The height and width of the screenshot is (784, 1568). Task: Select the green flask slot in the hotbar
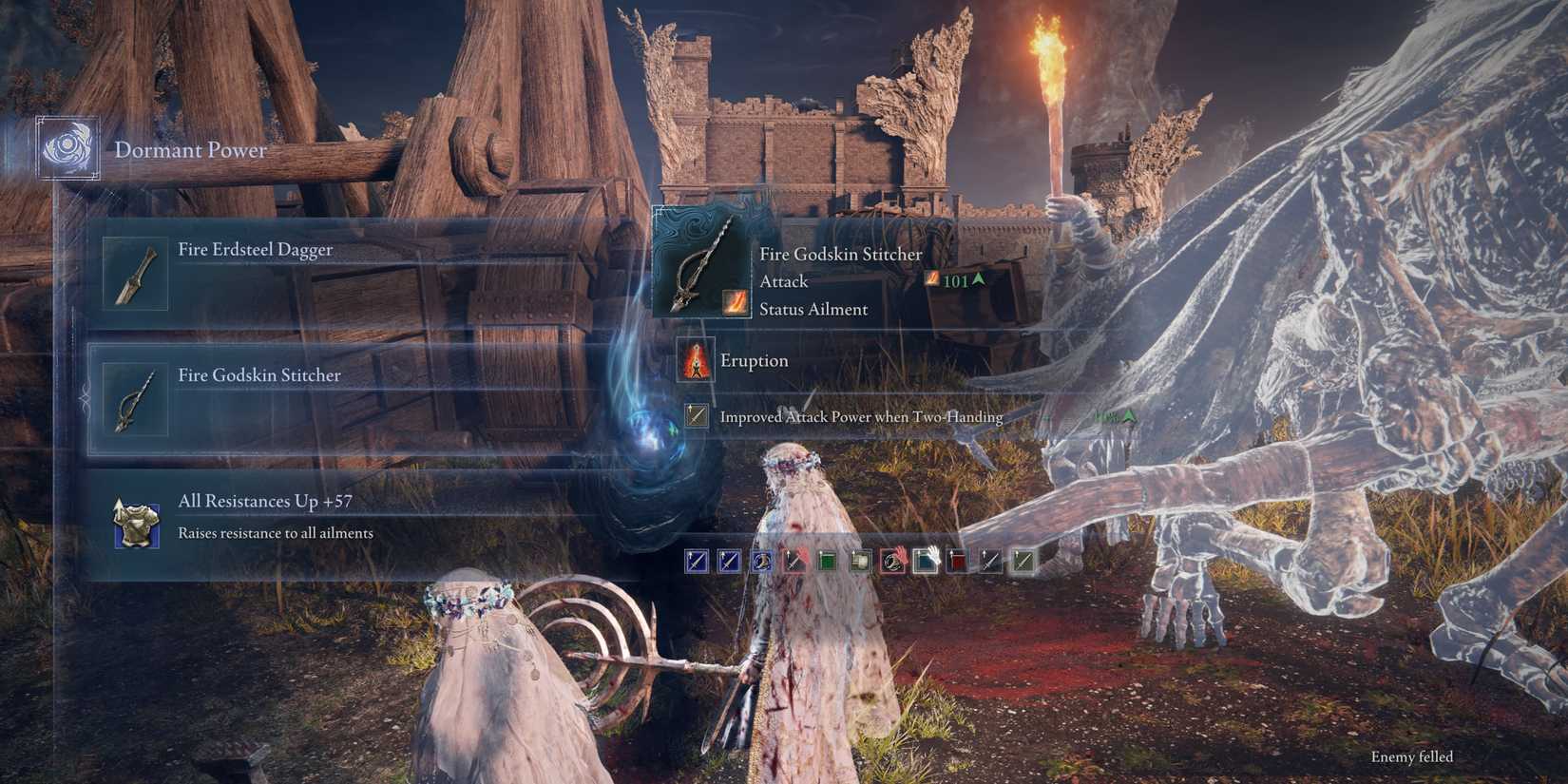coord(827,561)
